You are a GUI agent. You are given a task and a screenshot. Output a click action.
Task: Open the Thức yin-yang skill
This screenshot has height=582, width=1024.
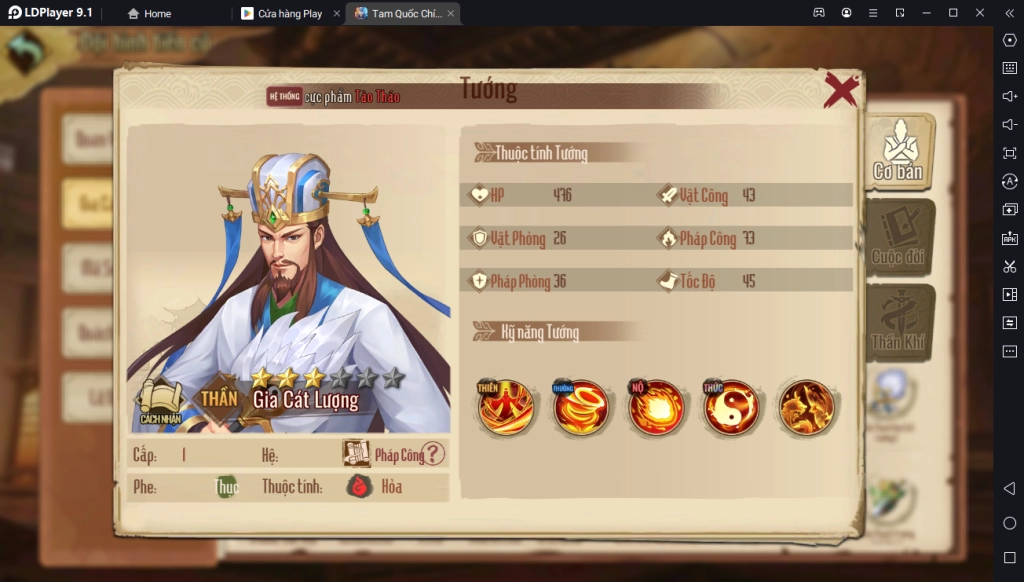[731, 408]
